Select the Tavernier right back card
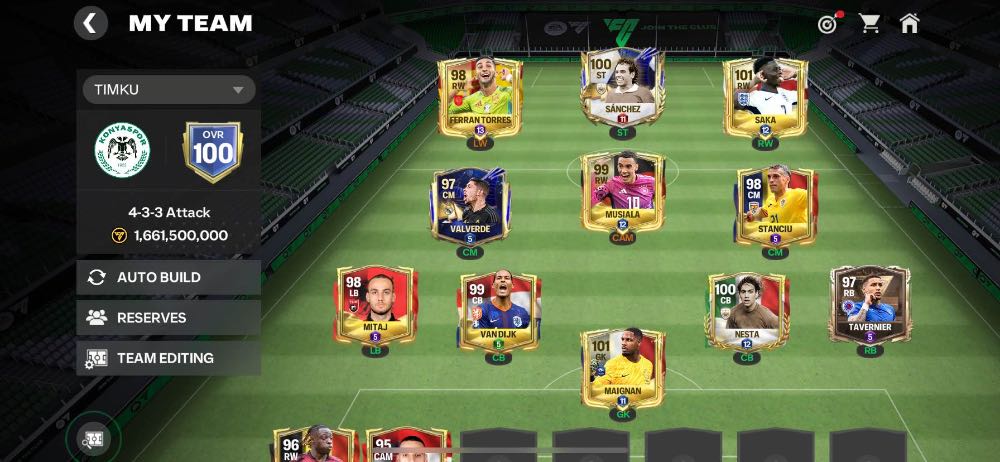Image resolution: width=1000 pixels, height=462 pixels. (x=869, y=305)
